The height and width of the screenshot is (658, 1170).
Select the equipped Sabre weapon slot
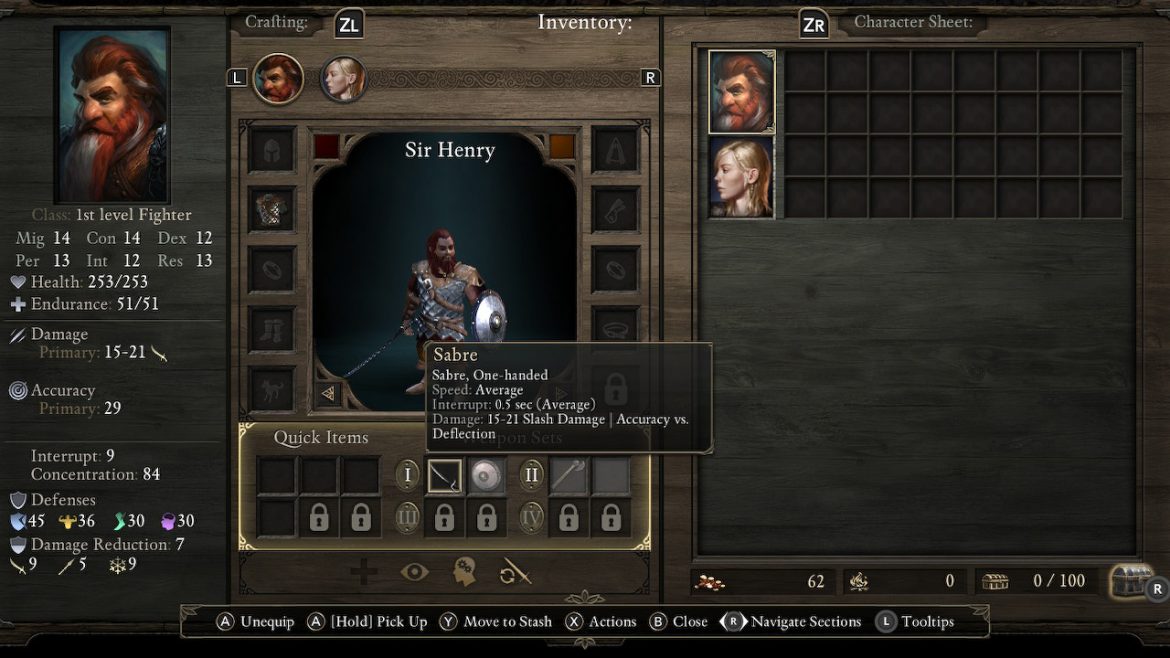(444, 475)
